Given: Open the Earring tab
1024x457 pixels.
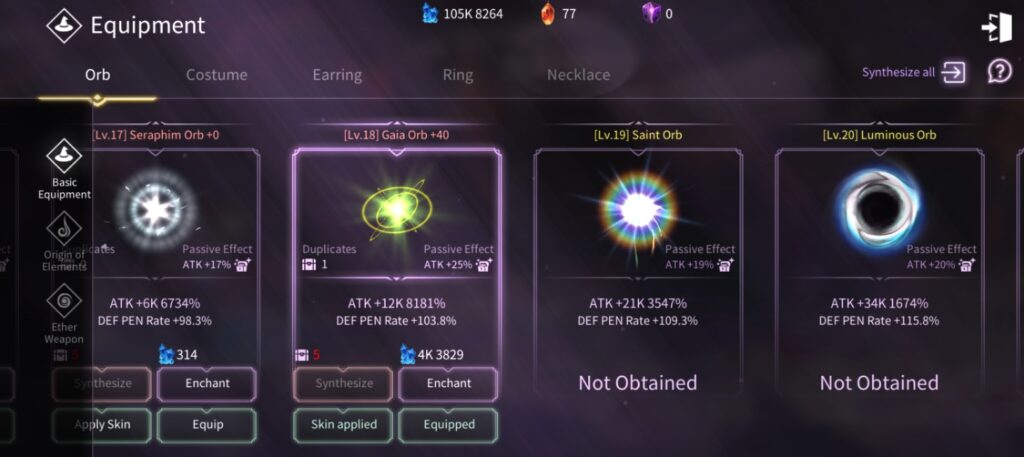Looking at the screenshot, I should coord(337,75).
